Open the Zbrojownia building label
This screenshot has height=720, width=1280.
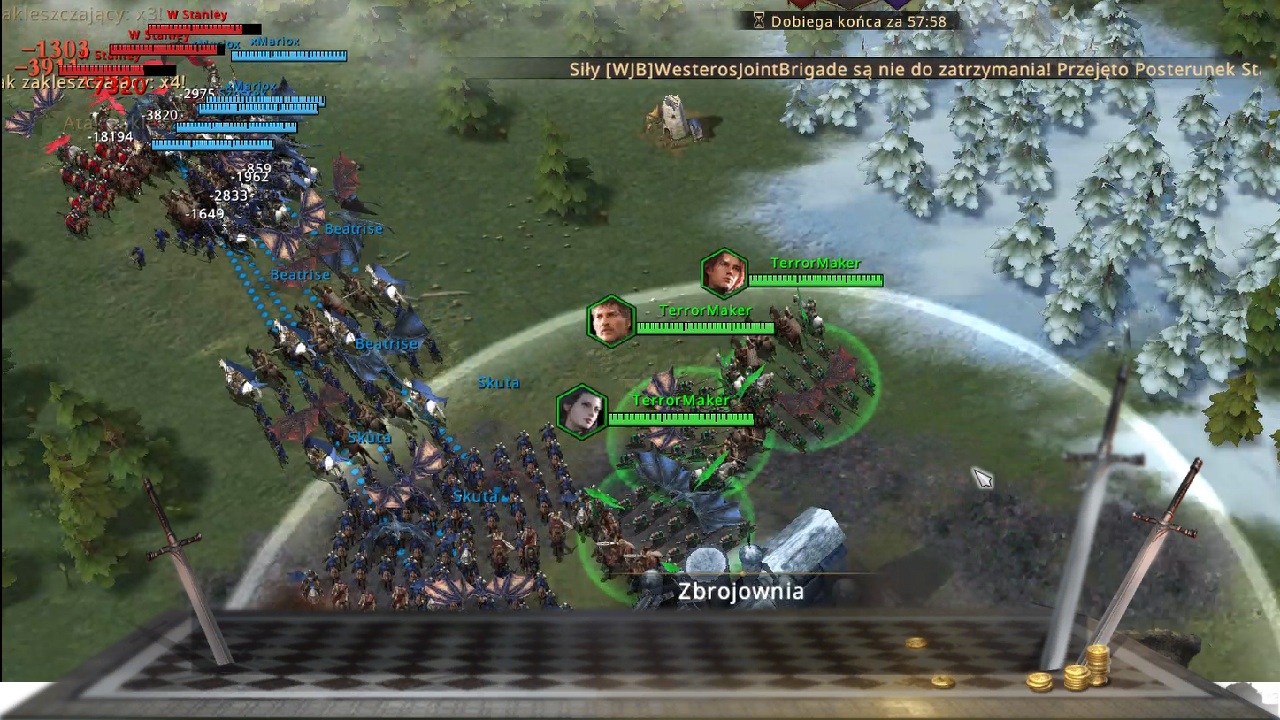coord(740,591)
